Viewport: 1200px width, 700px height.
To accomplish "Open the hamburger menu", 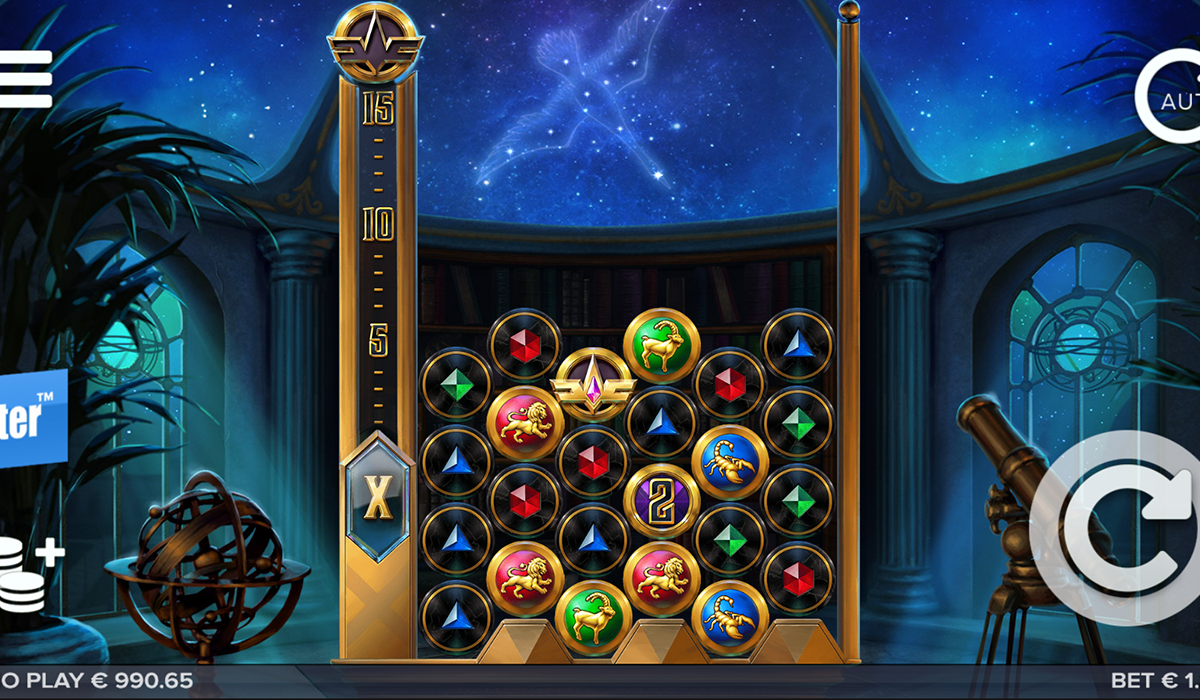I will pos(25,78).
